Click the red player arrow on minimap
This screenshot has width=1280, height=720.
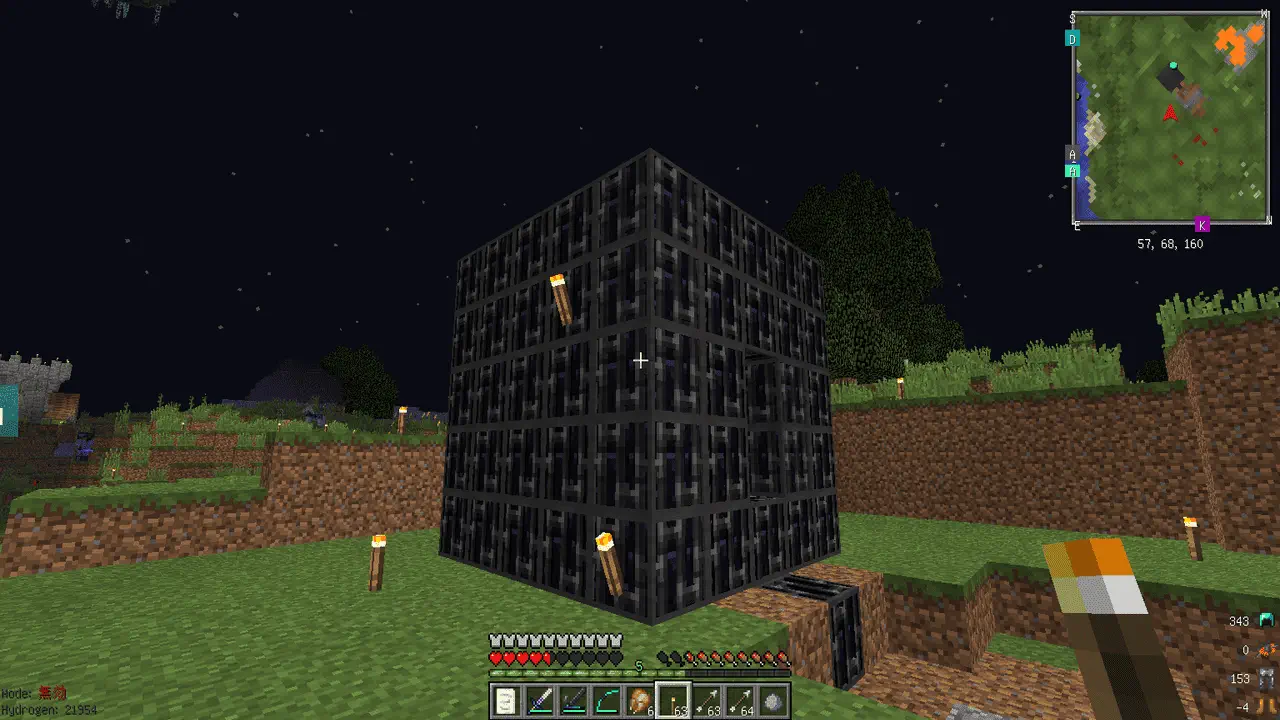pyautogui.click(x=1170, y=115)
